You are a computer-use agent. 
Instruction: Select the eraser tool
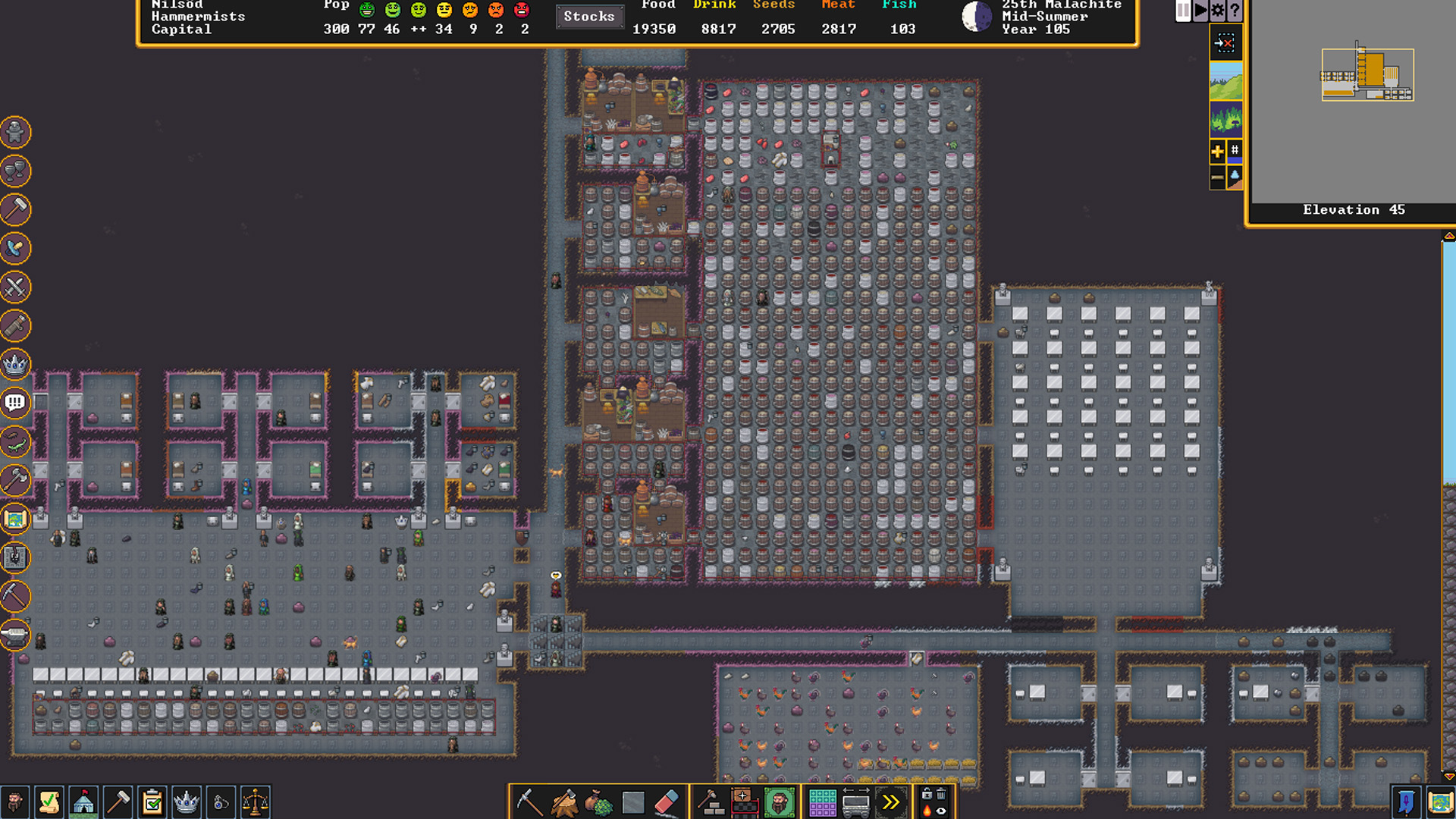tap(667, 802)
